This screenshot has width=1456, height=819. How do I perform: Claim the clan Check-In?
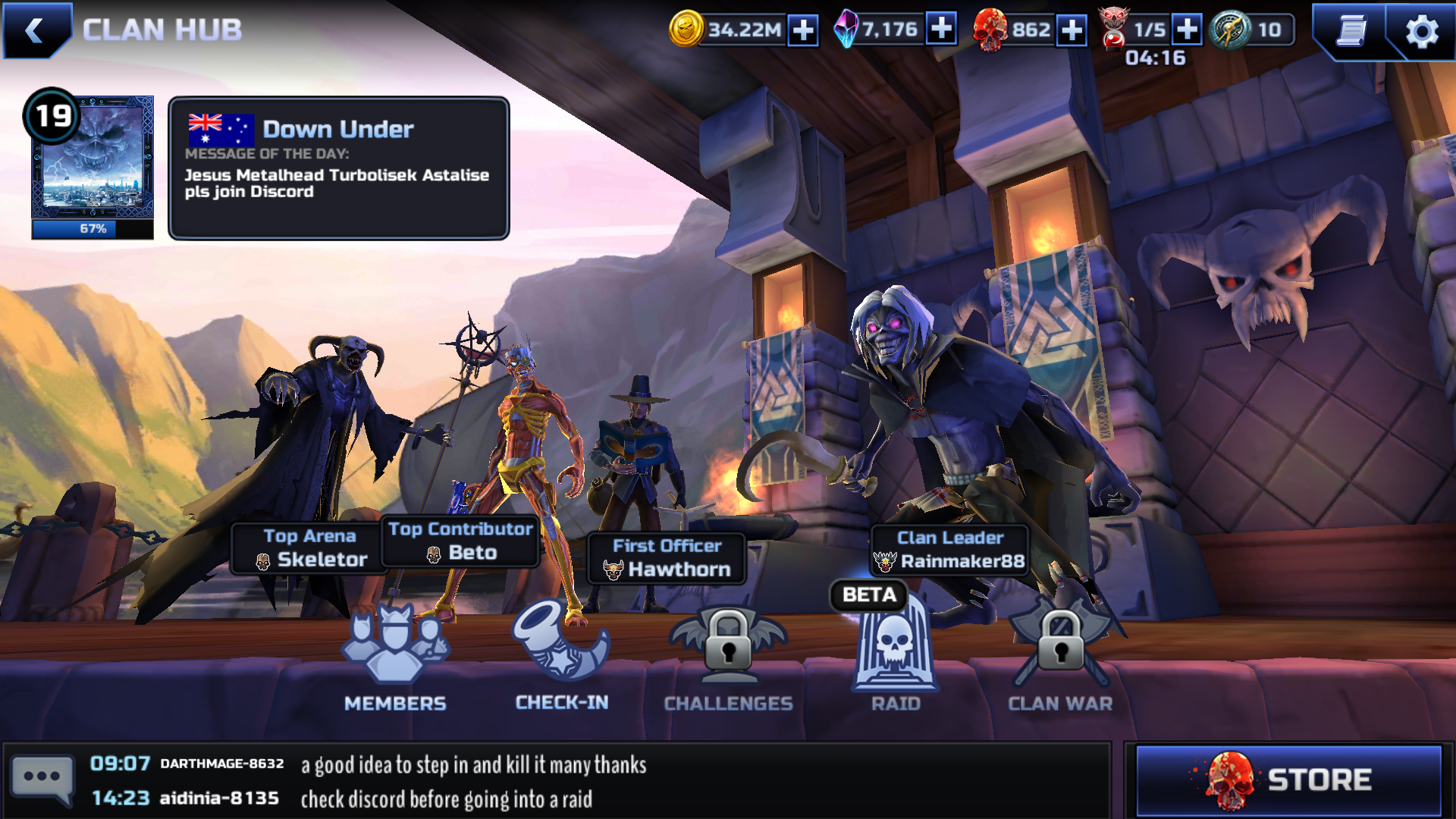pos(561,658)
